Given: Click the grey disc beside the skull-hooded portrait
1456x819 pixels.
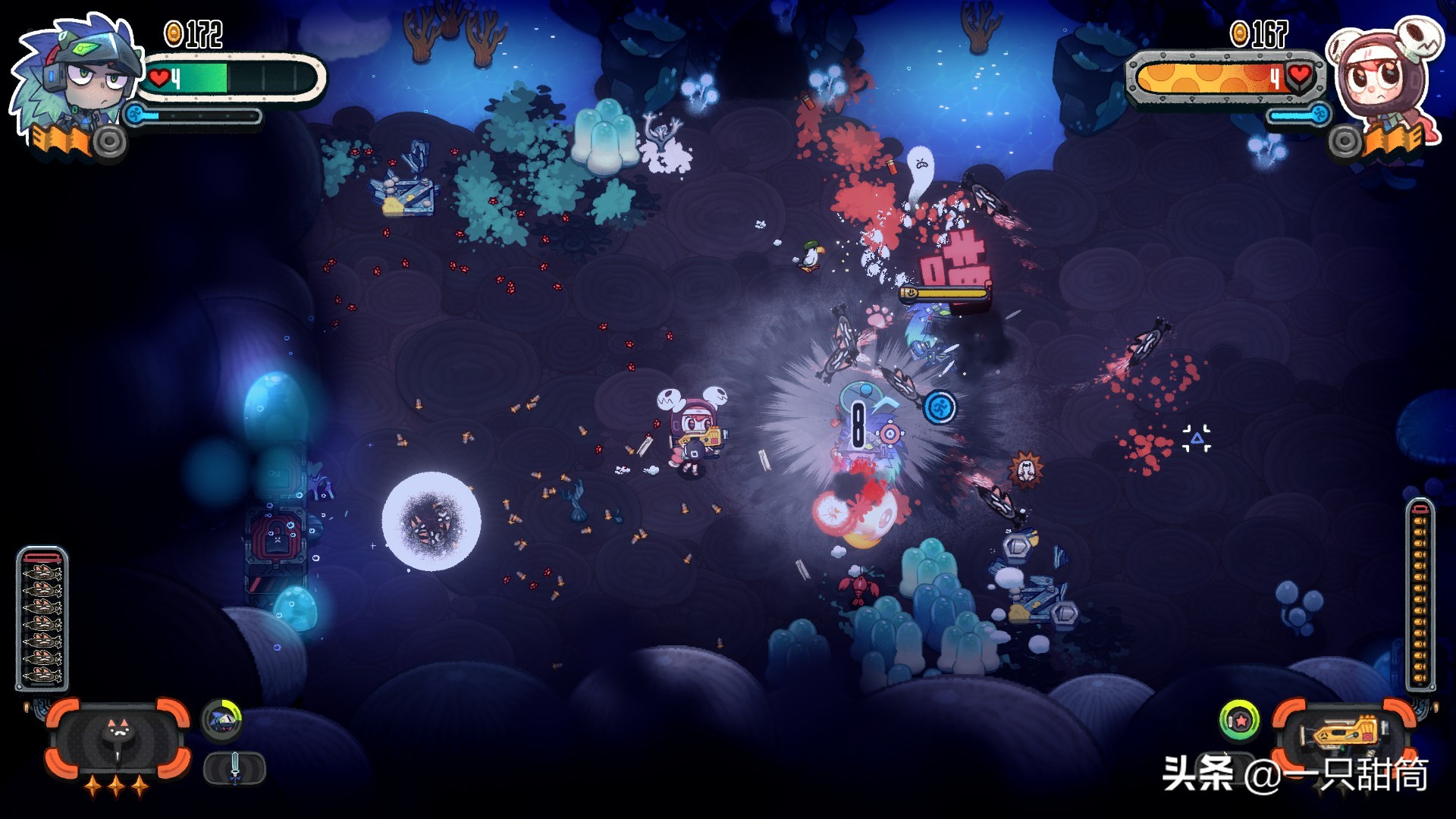Looking at the screenshot, I should 1345,141.
